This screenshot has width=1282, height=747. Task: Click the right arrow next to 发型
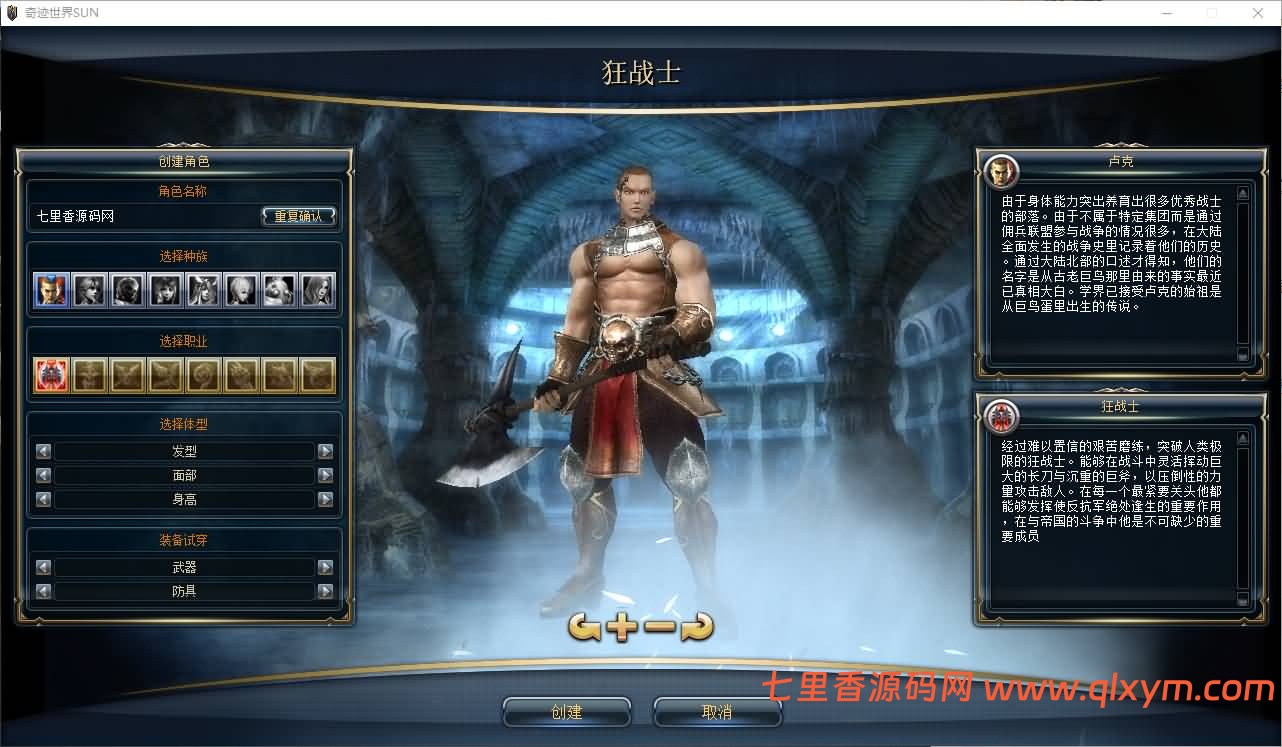pyautogui.click(x=325, y=451)
